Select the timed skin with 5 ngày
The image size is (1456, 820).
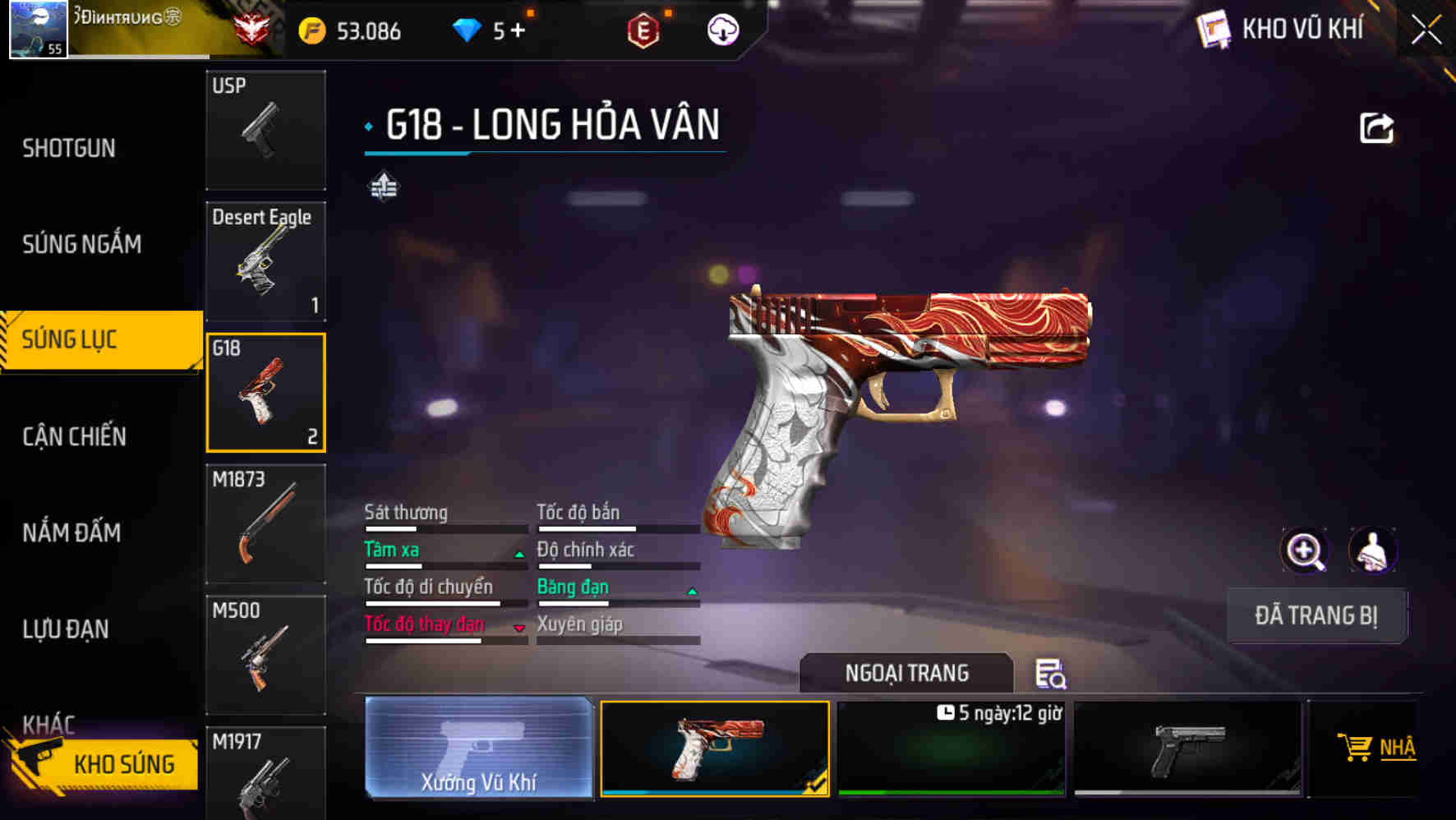951,749
